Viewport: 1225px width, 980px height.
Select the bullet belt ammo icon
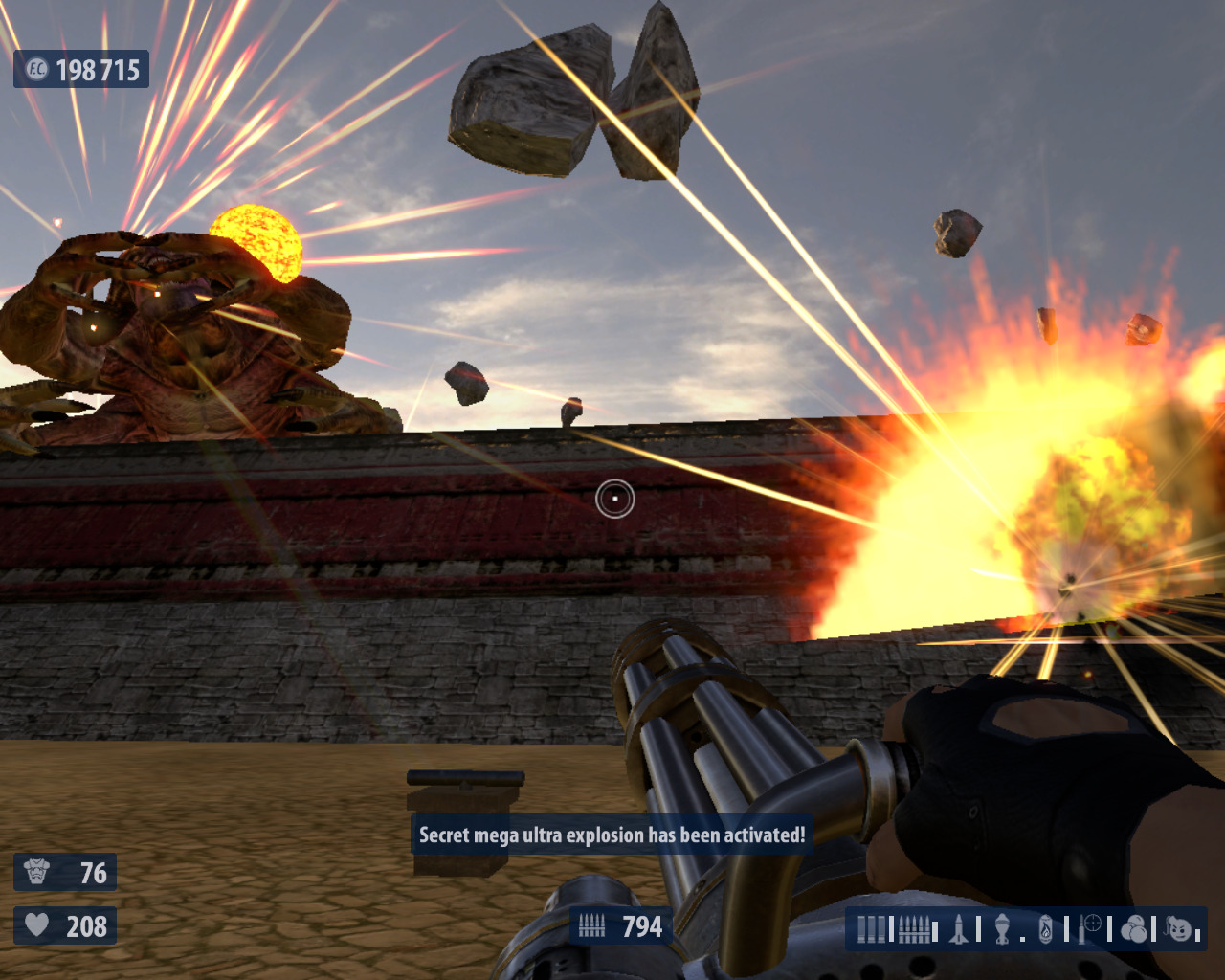[x=914, y=929]
